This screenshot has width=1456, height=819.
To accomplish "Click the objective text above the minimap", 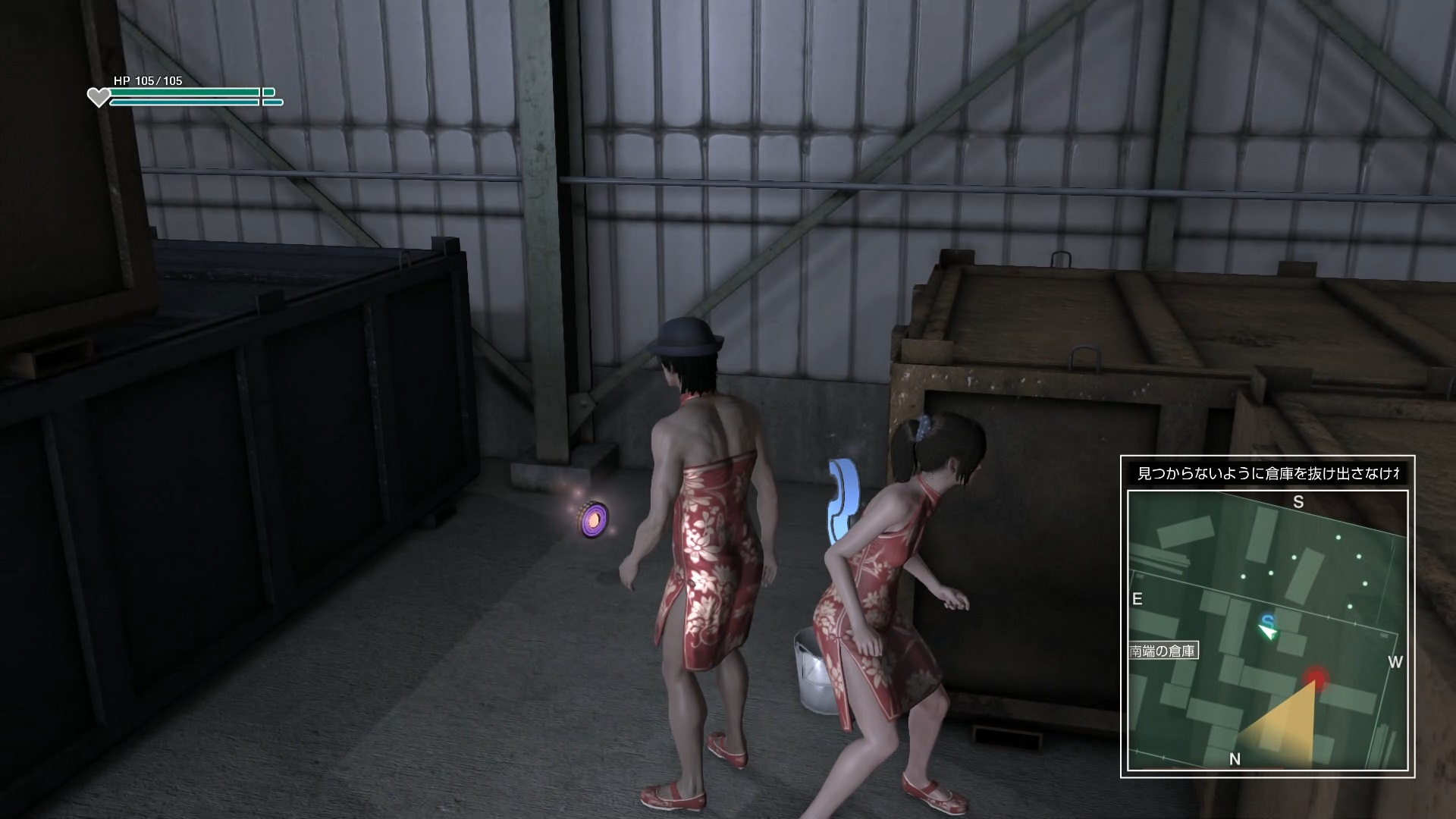I will click(x=1267, y=474).
